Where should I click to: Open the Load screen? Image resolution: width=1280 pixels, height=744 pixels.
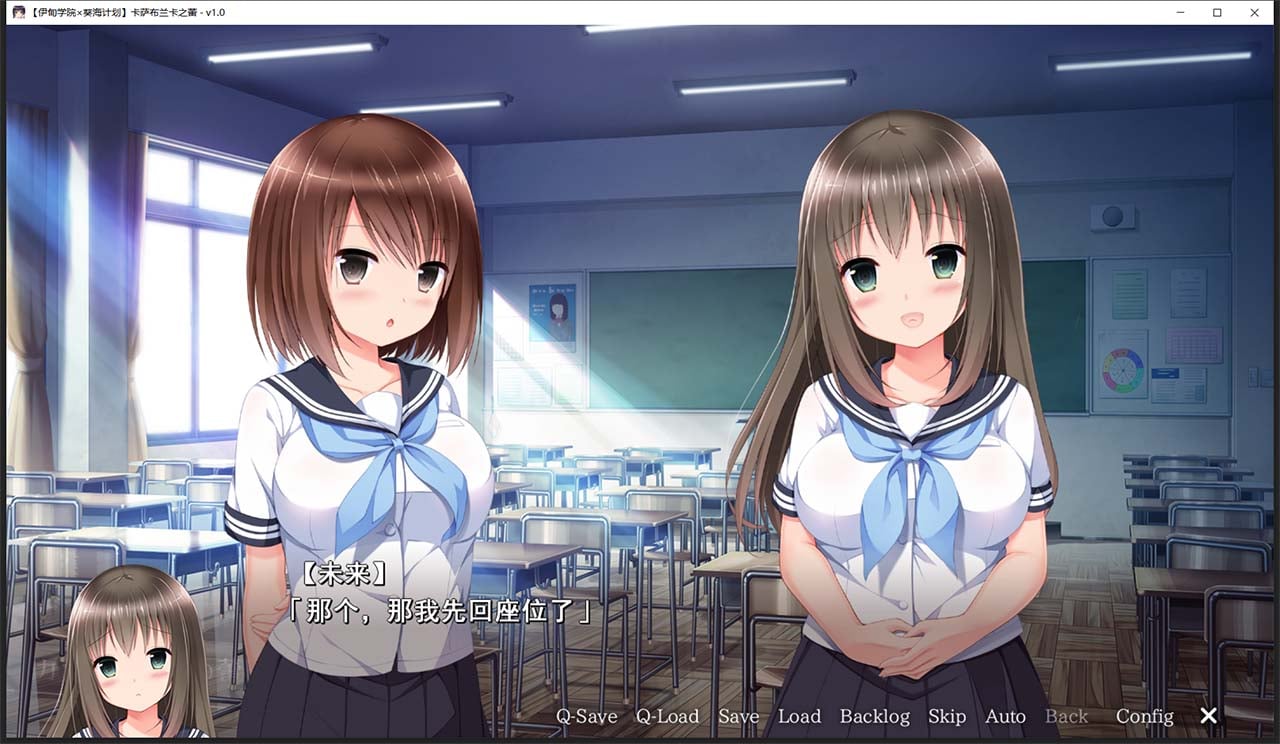pyautogui.click(x=800, y=716)
